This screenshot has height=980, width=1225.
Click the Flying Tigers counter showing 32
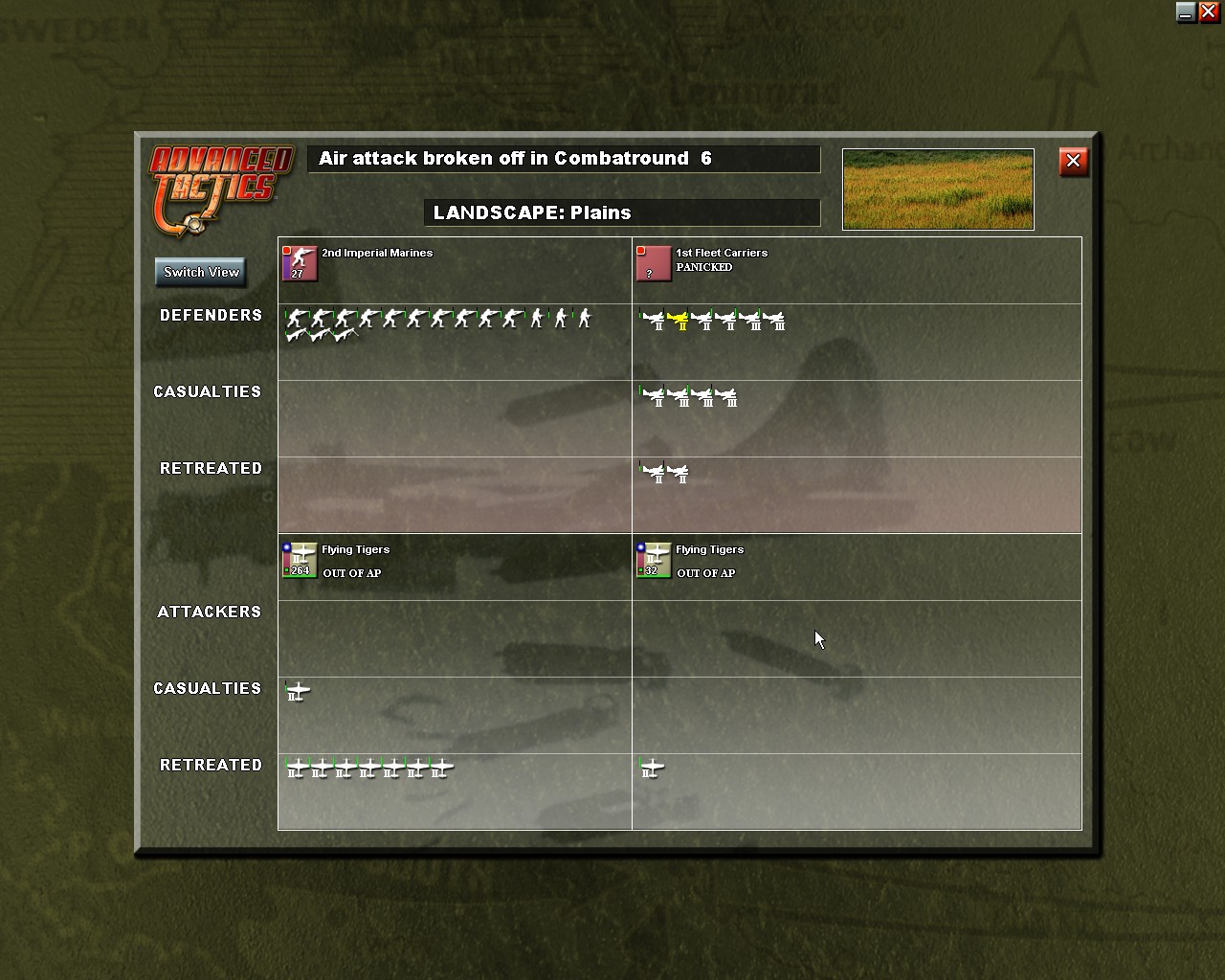[653, 561]
